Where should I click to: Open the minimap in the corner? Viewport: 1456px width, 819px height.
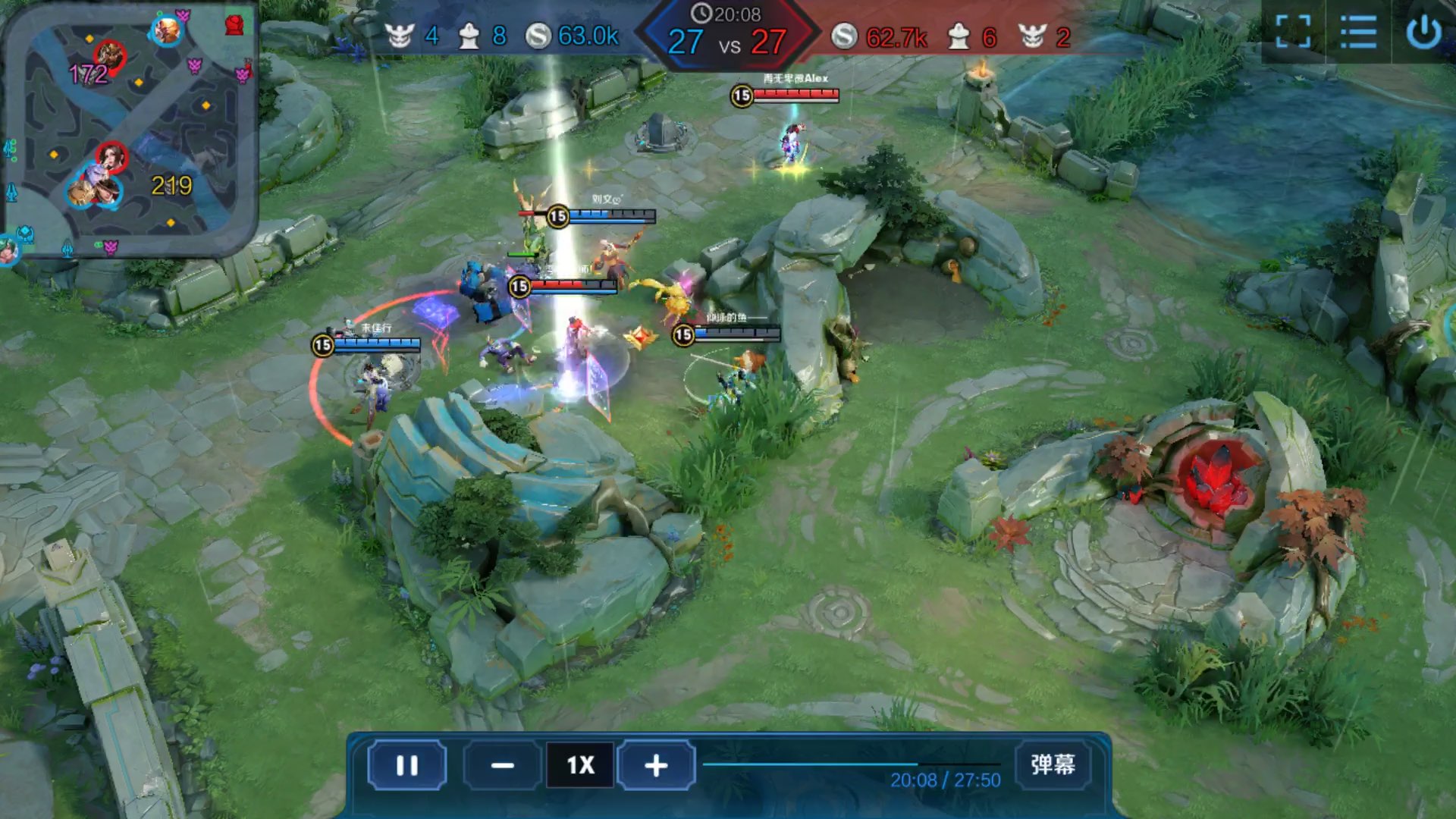pos(129,129)
